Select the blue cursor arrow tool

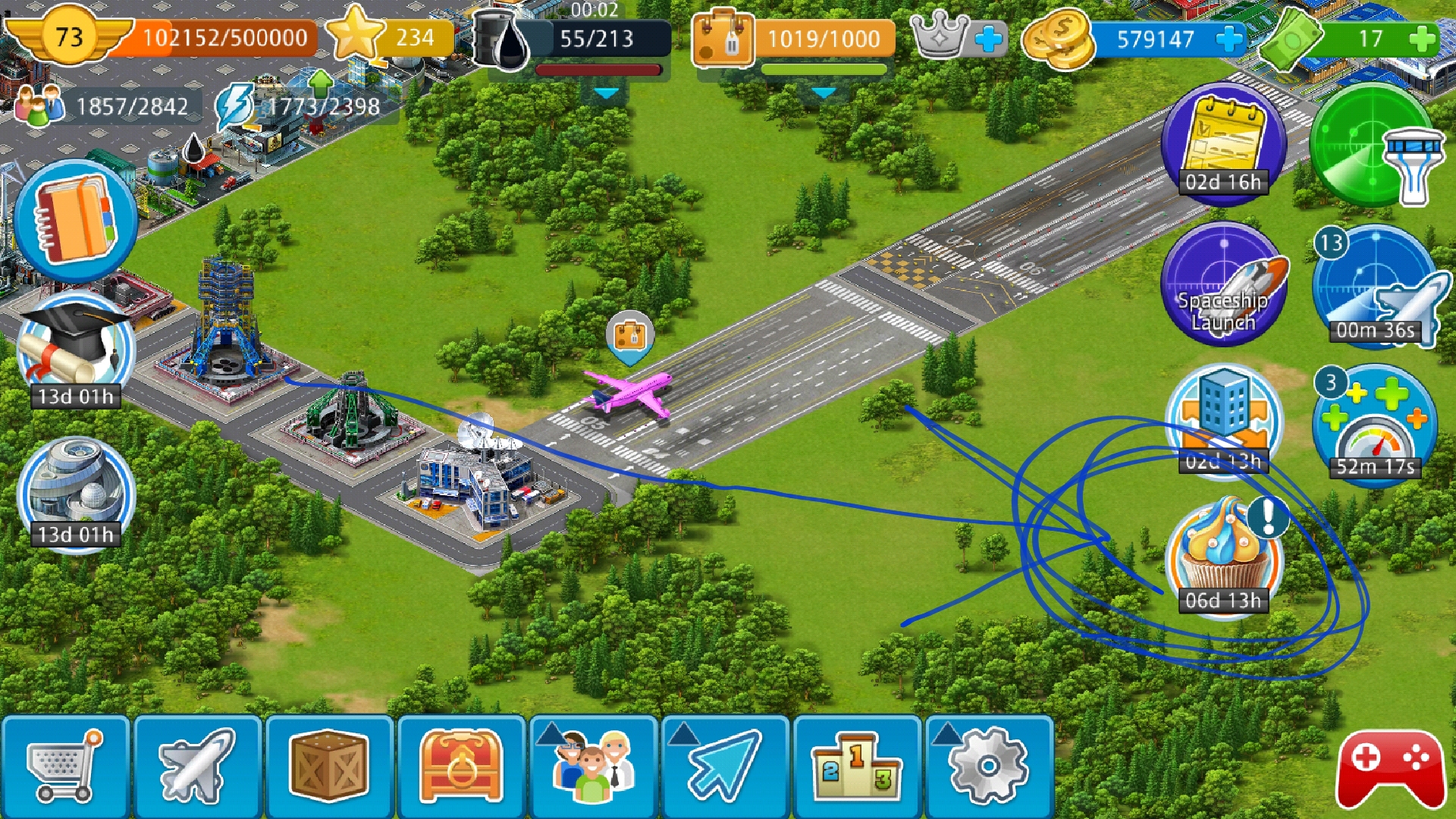coord(725,767)
